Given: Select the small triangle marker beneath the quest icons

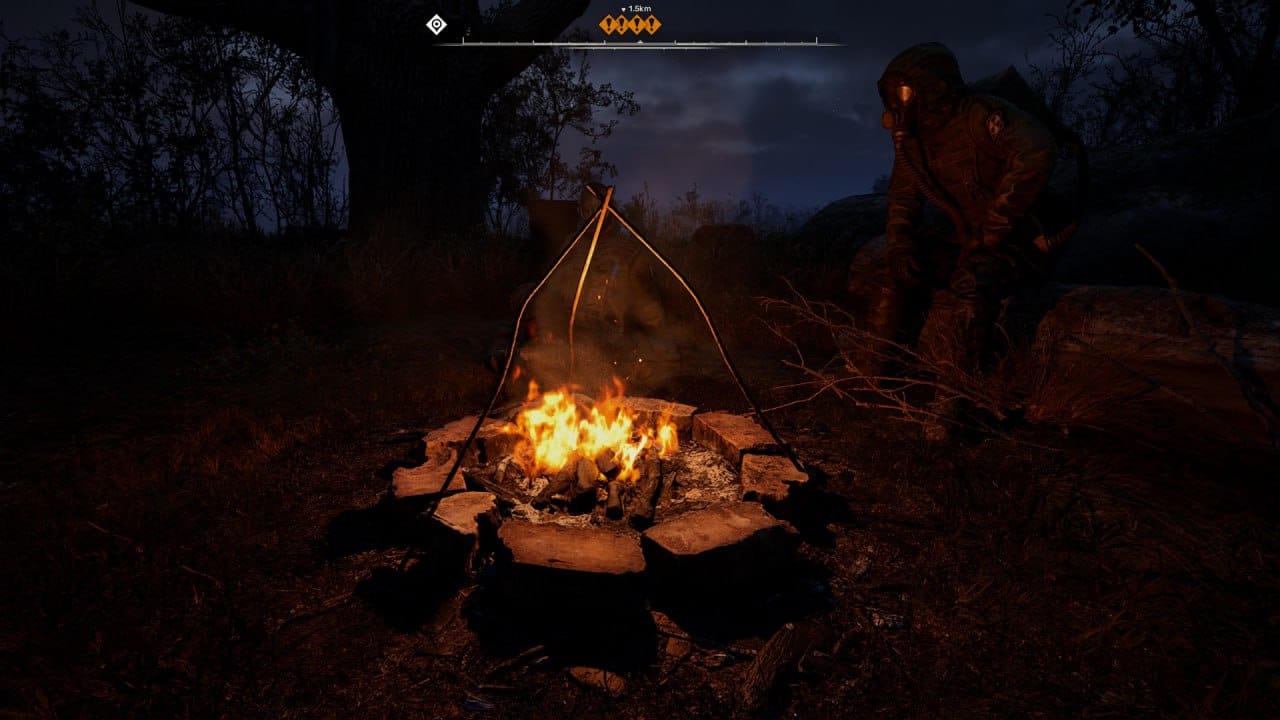Looking at the screenshot, I should [640, 40].
